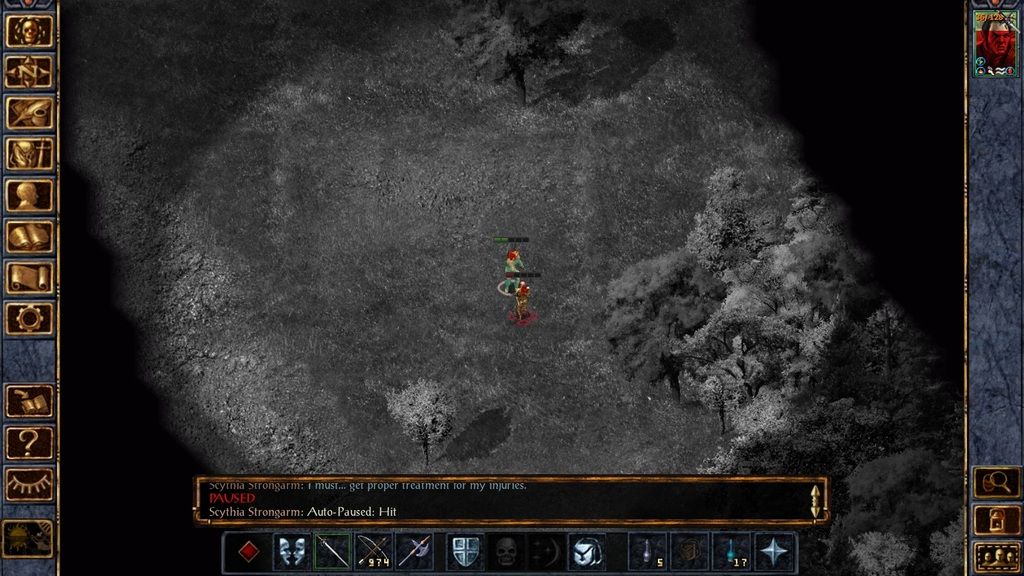Open the gear options menu
This screenshot has width=1024, height=576.
[x=29, y=318]
